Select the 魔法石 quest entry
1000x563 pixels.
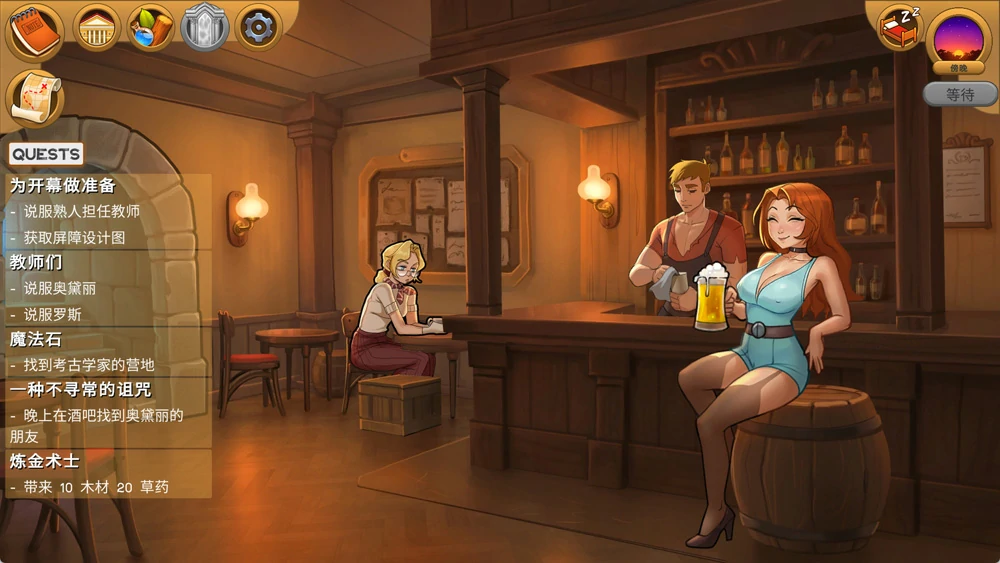tap(36, 340)
